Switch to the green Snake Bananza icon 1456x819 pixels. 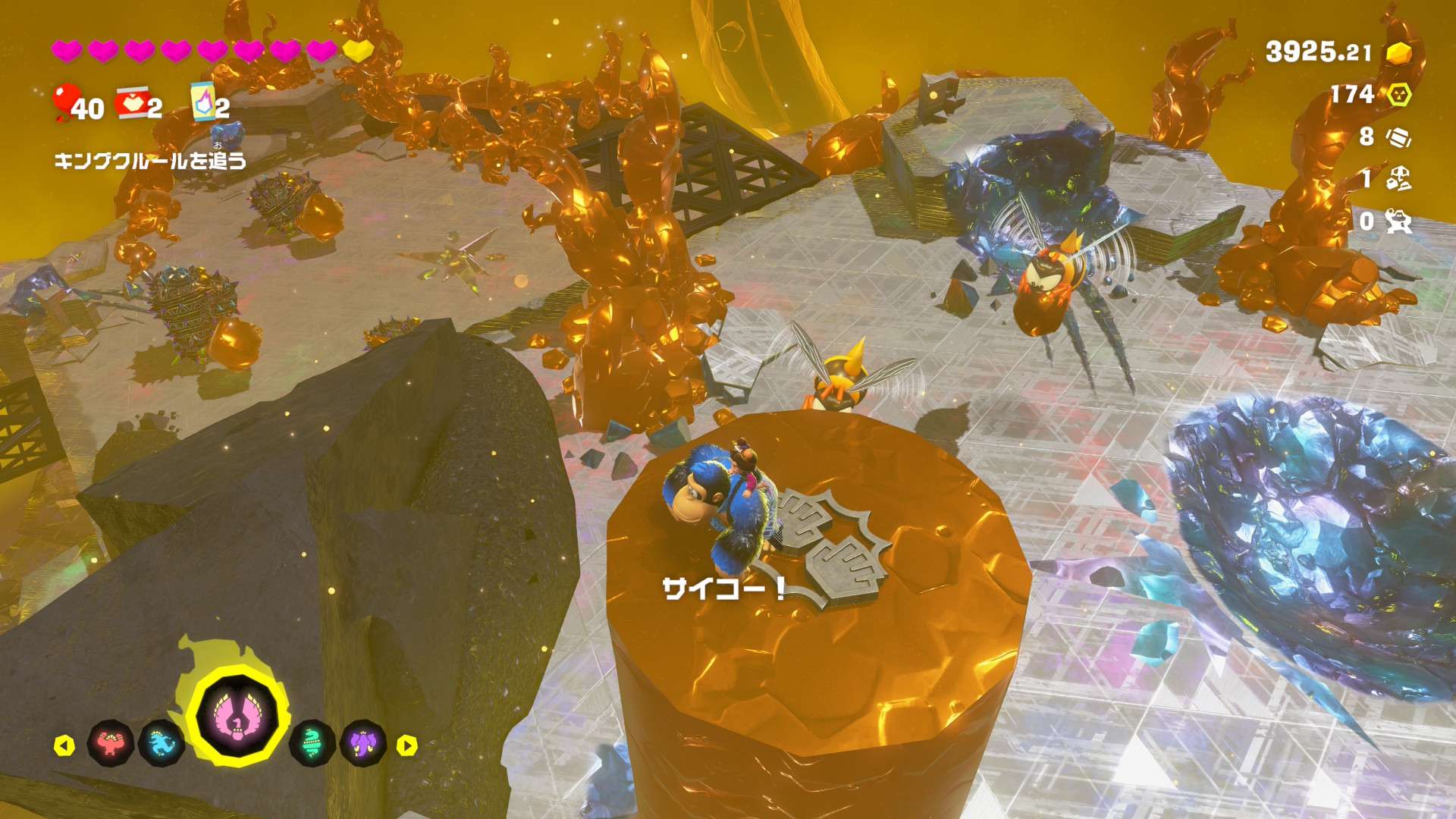point(312,743)
